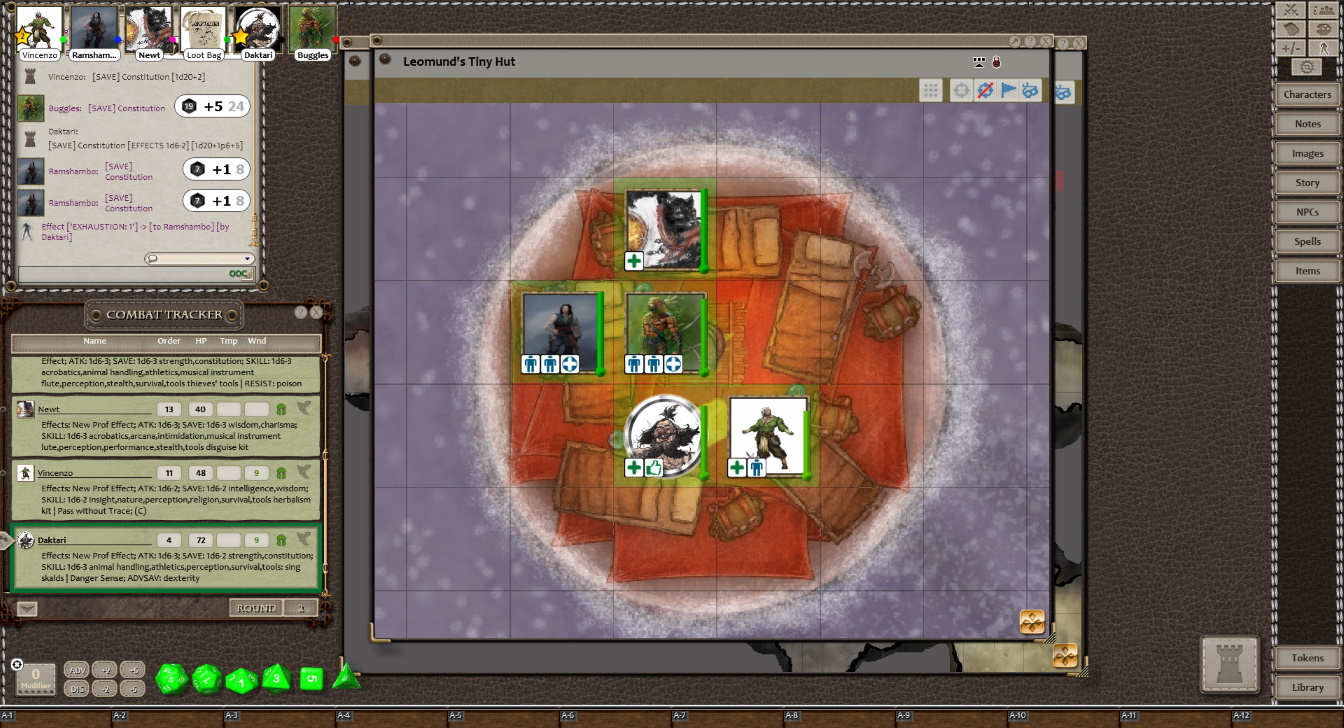This screenshot has width=1344, height=728.
Task: Open the Library panel
Action: [1307, 687]
